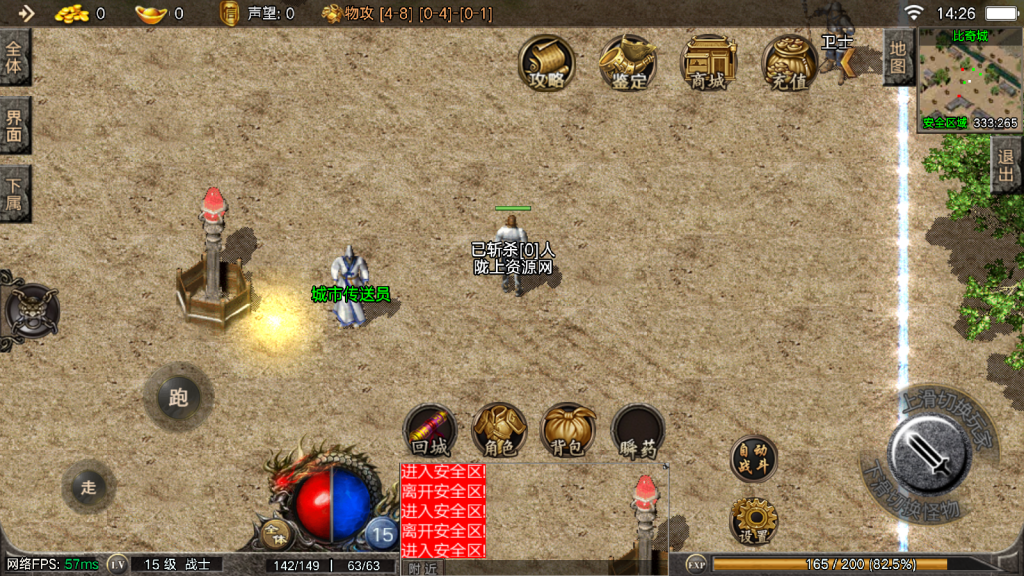Enable 自动战斗 auto battle

click(x=753, y=458)
